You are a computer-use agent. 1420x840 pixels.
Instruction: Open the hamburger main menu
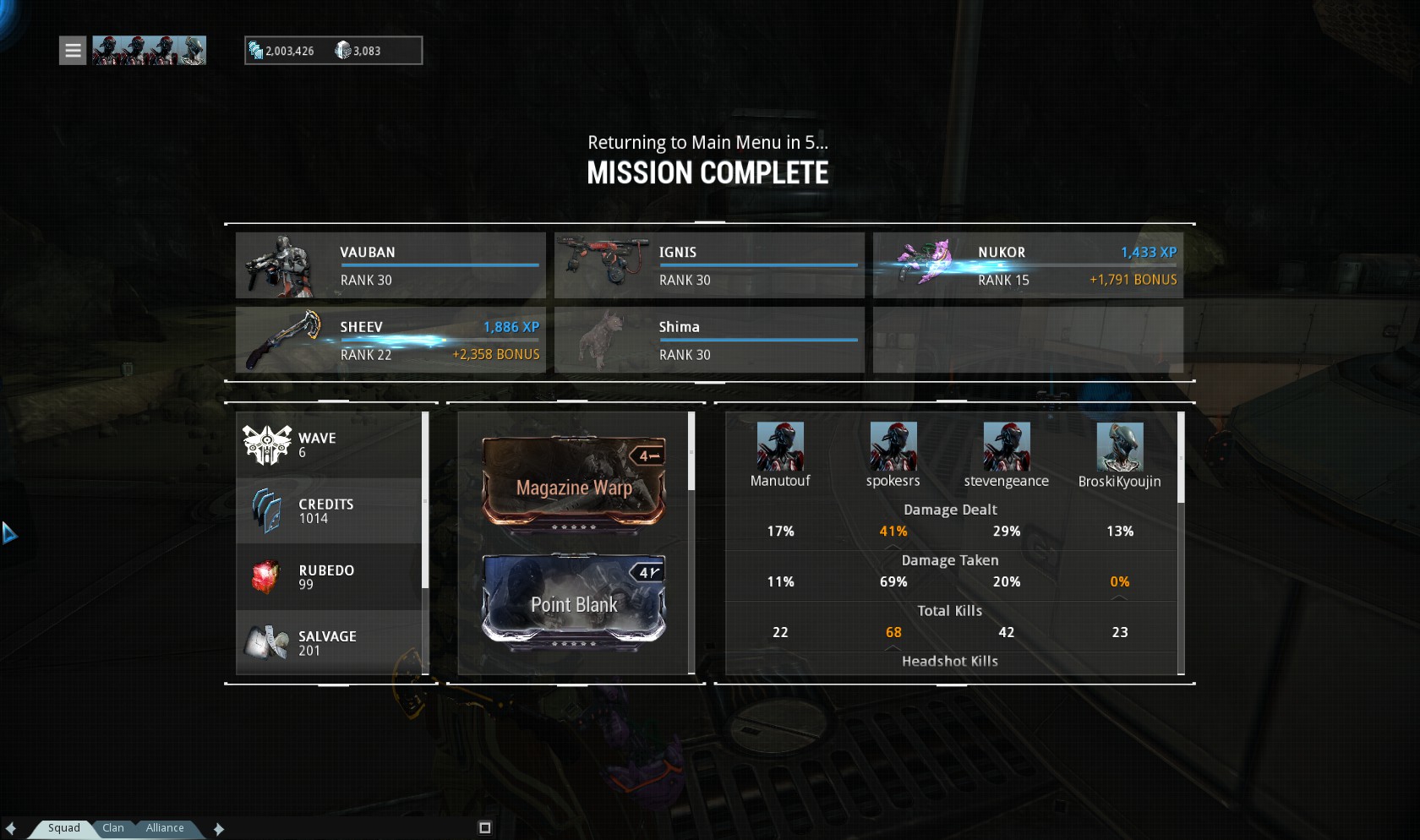tap(73, 51)
